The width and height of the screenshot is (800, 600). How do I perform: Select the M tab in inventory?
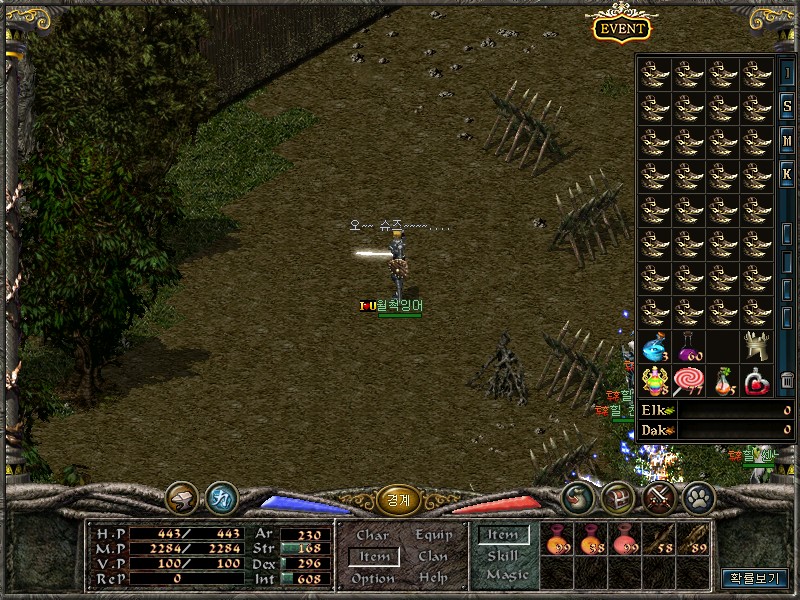coord(788,141)
